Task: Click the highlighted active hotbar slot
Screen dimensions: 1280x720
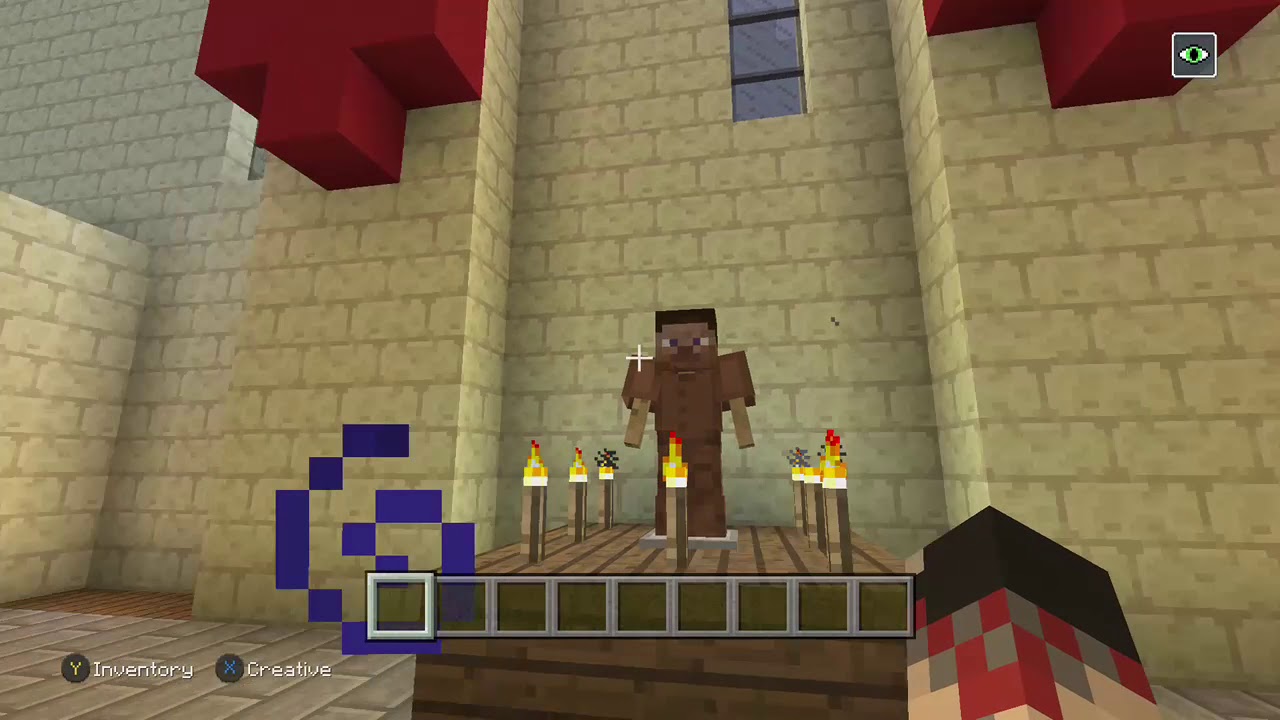Action: point(403,605)
